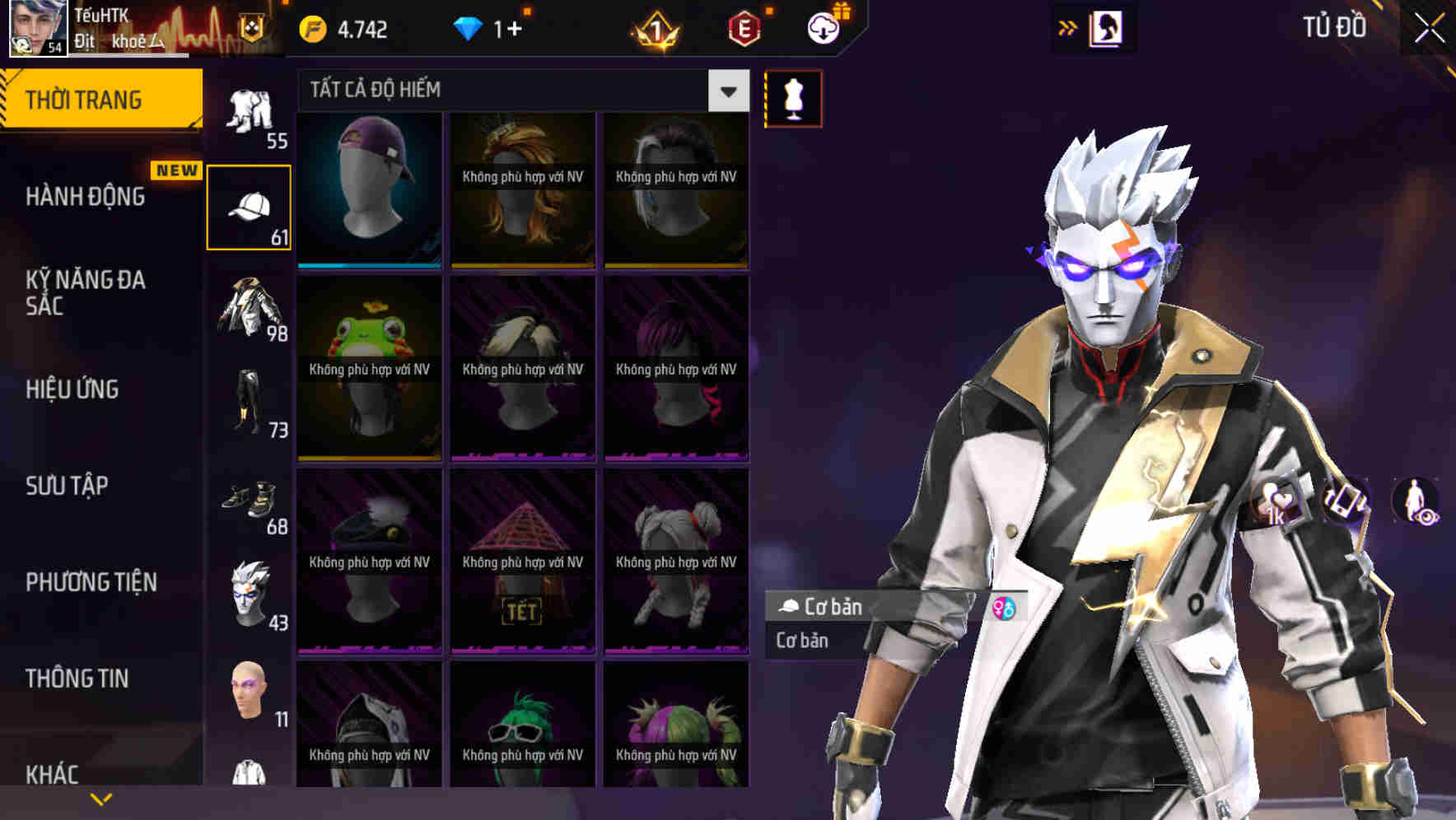The height and width of the screenshot is (820, 1456).
Task: Click the blue rarity bar under the white cap
Action: (x=369, y=265)
